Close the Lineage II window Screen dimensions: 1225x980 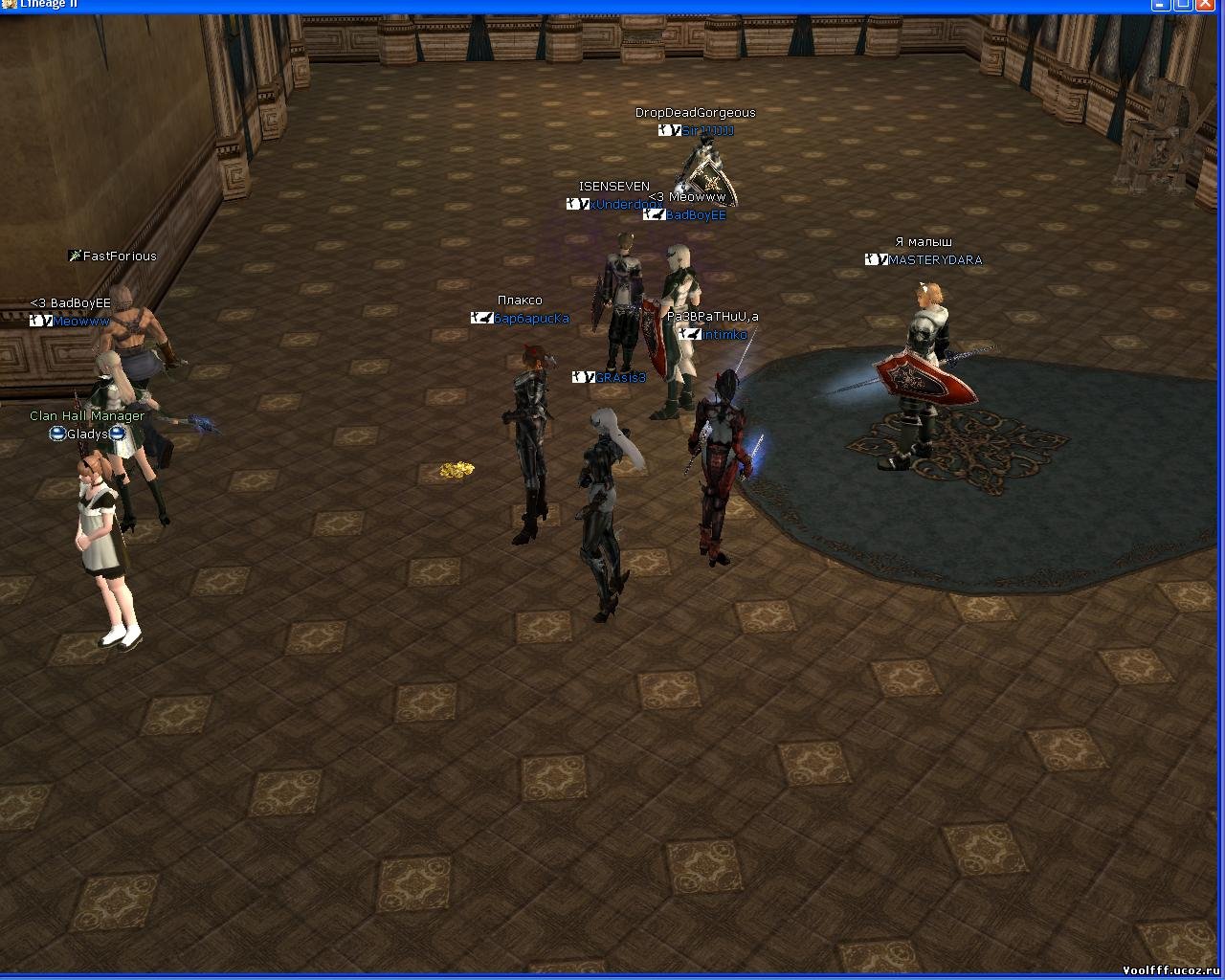tap(1206, 4)
